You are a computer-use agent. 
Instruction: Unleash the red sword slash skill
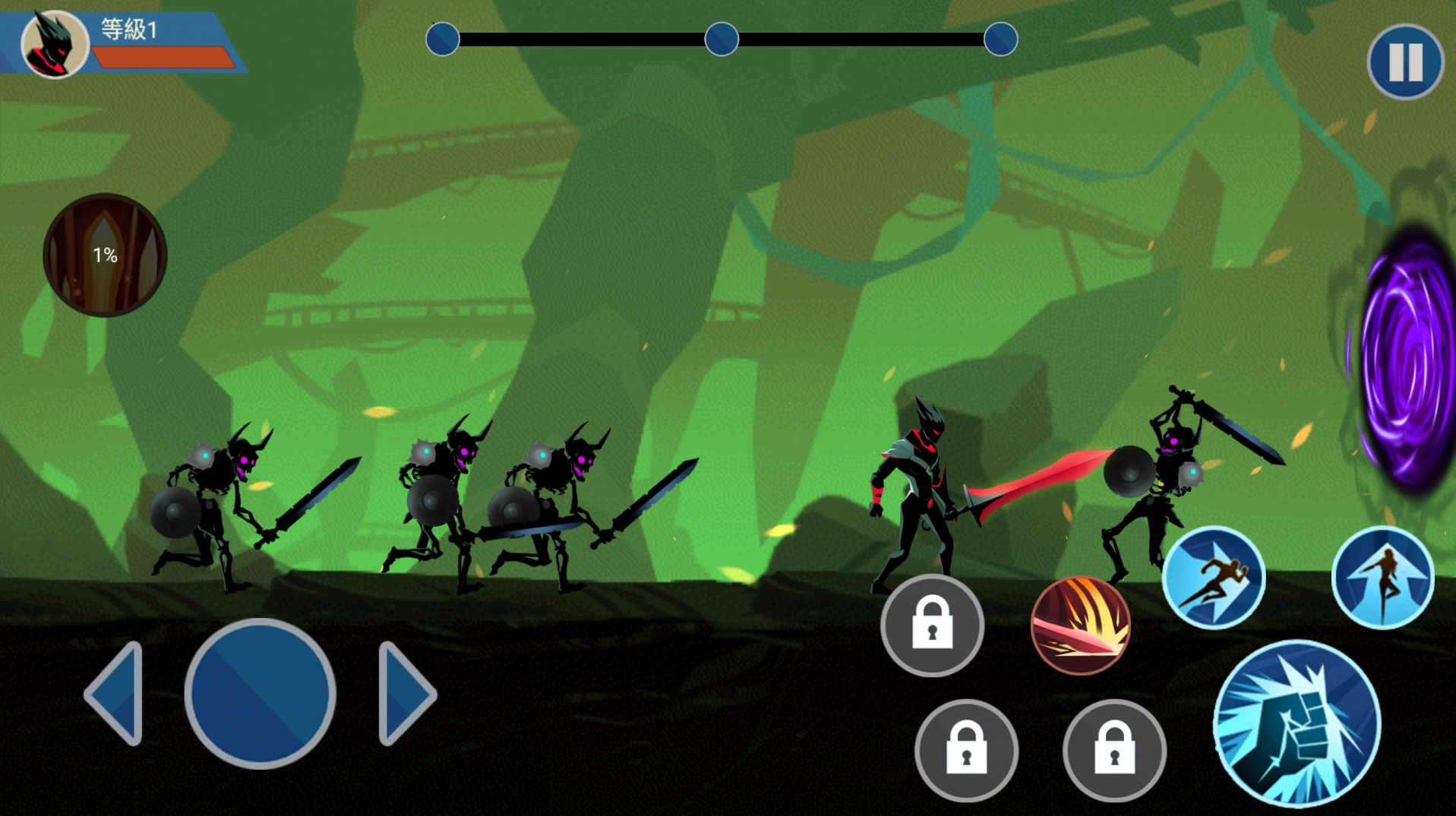pos(1080,625)
